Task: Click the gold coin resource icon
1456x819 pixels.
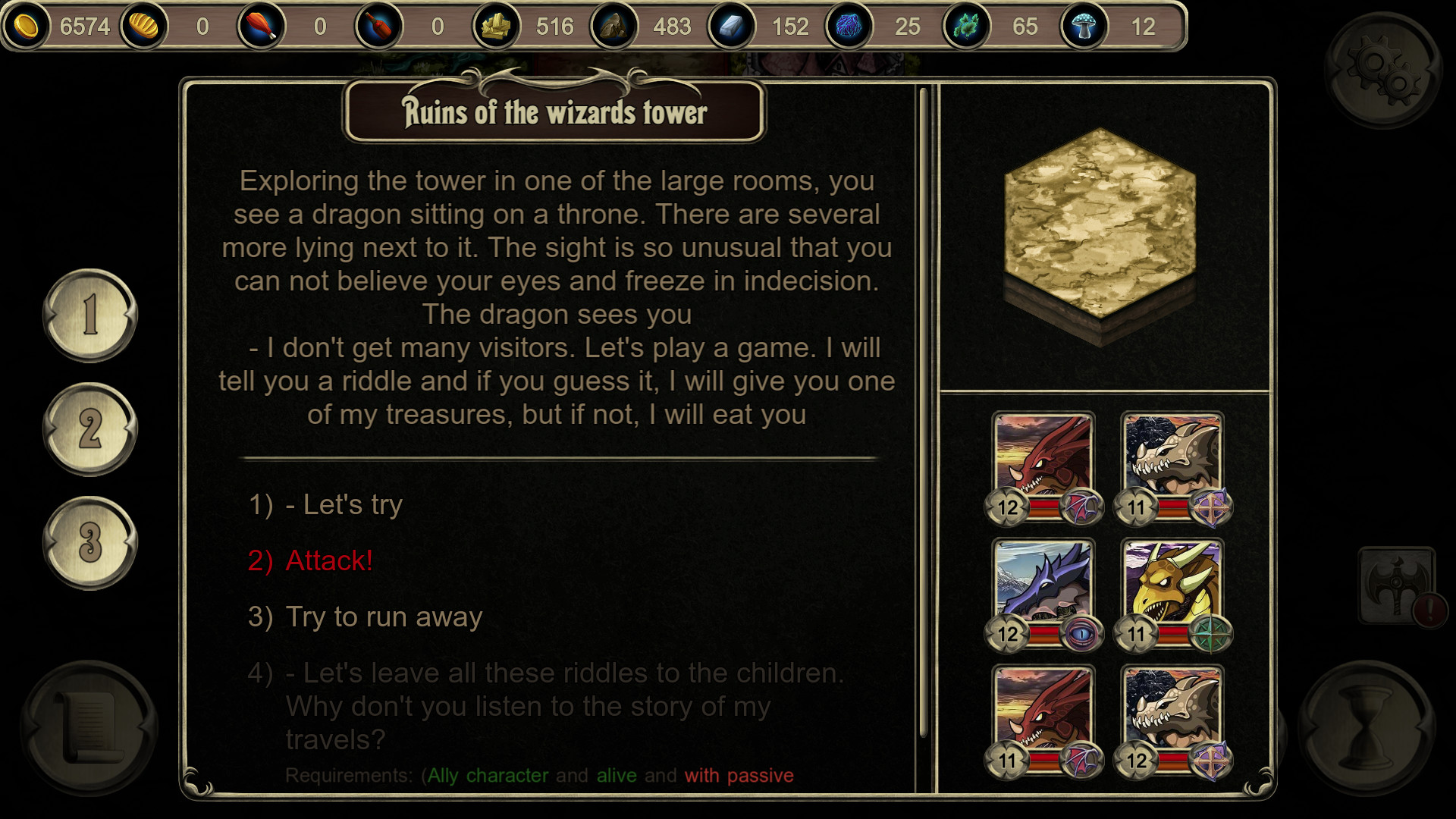Action: tap(28, 27)
